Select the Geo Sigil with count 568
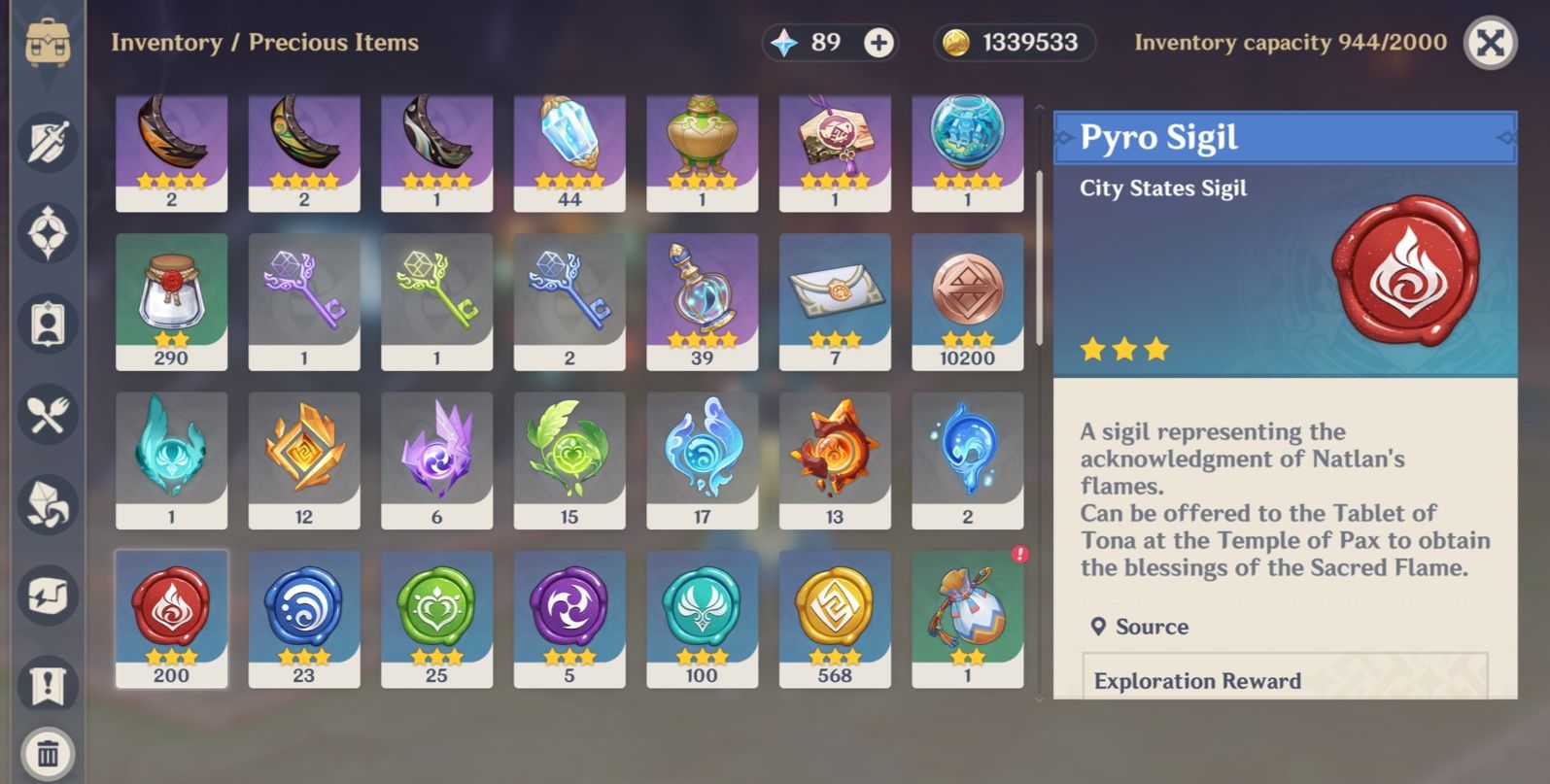 pos(835,619)
